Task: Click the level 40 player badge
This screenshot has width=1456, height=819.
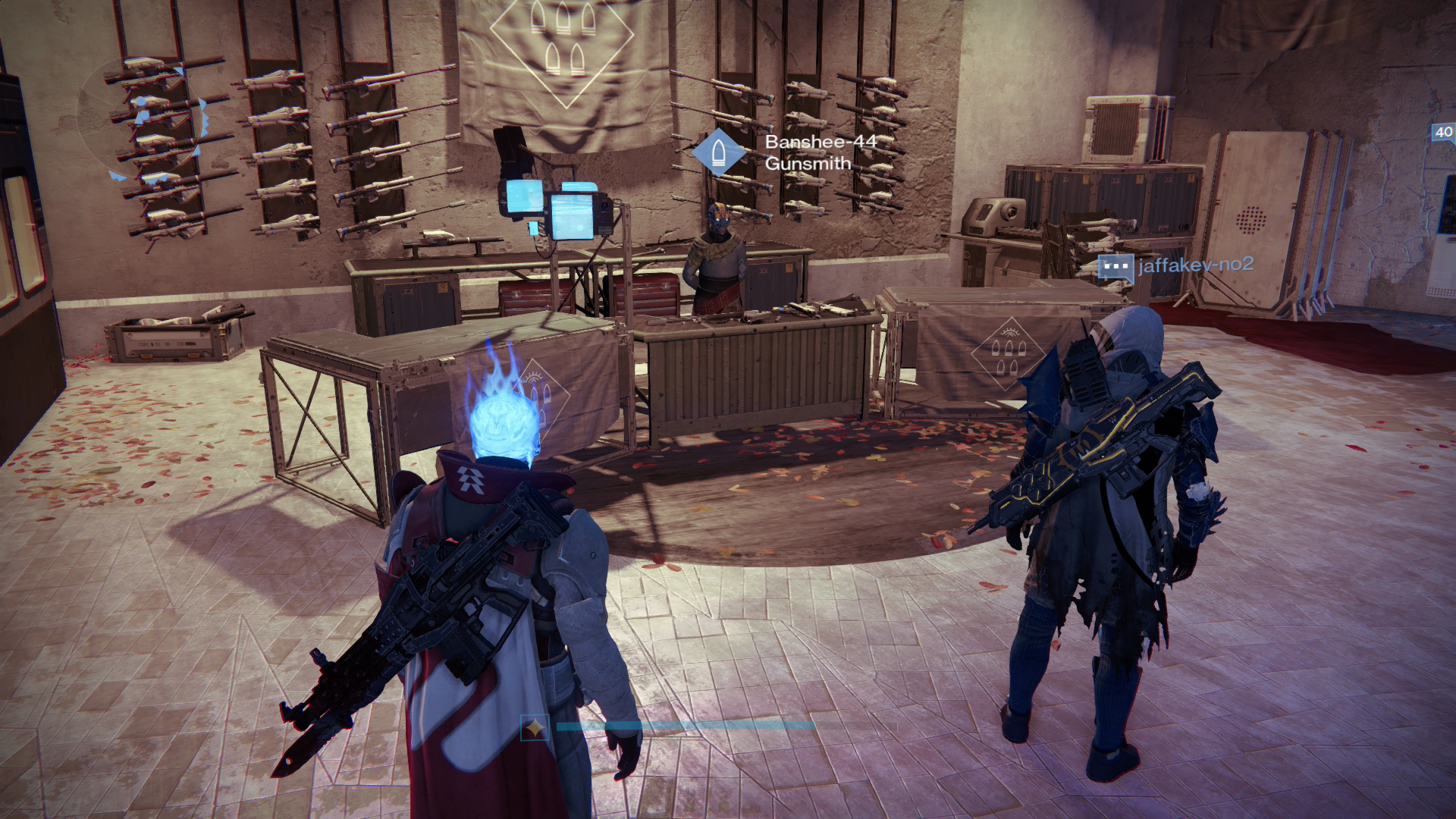Action: click(x=1443, y=132)
